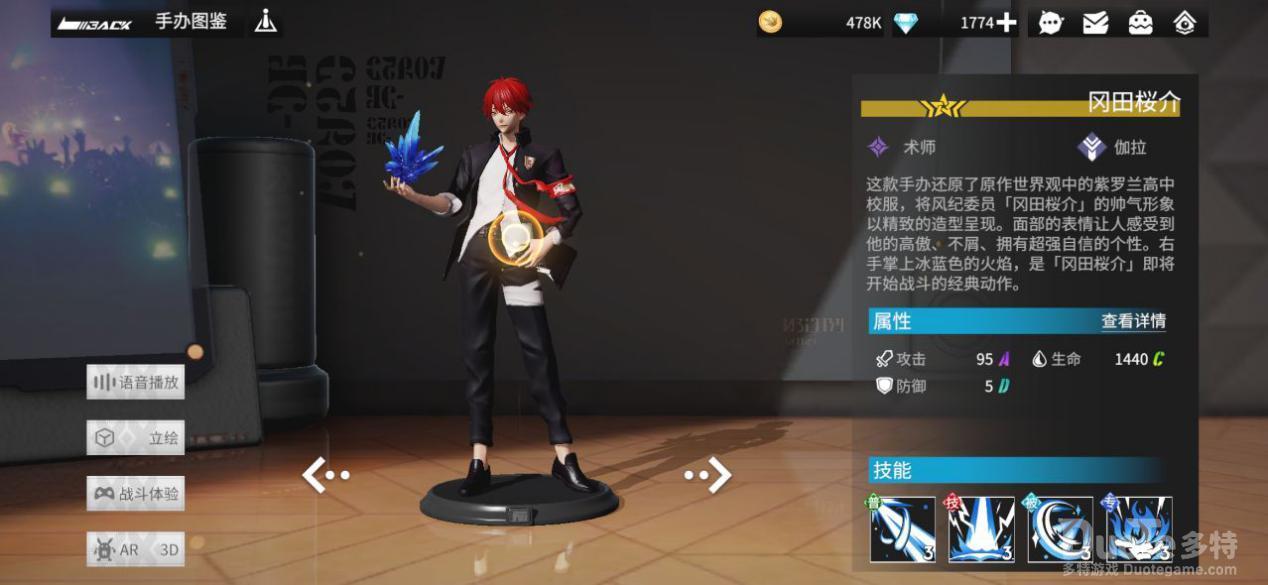
Task: Open the chat bubble icon
Action: point(1051,22)
